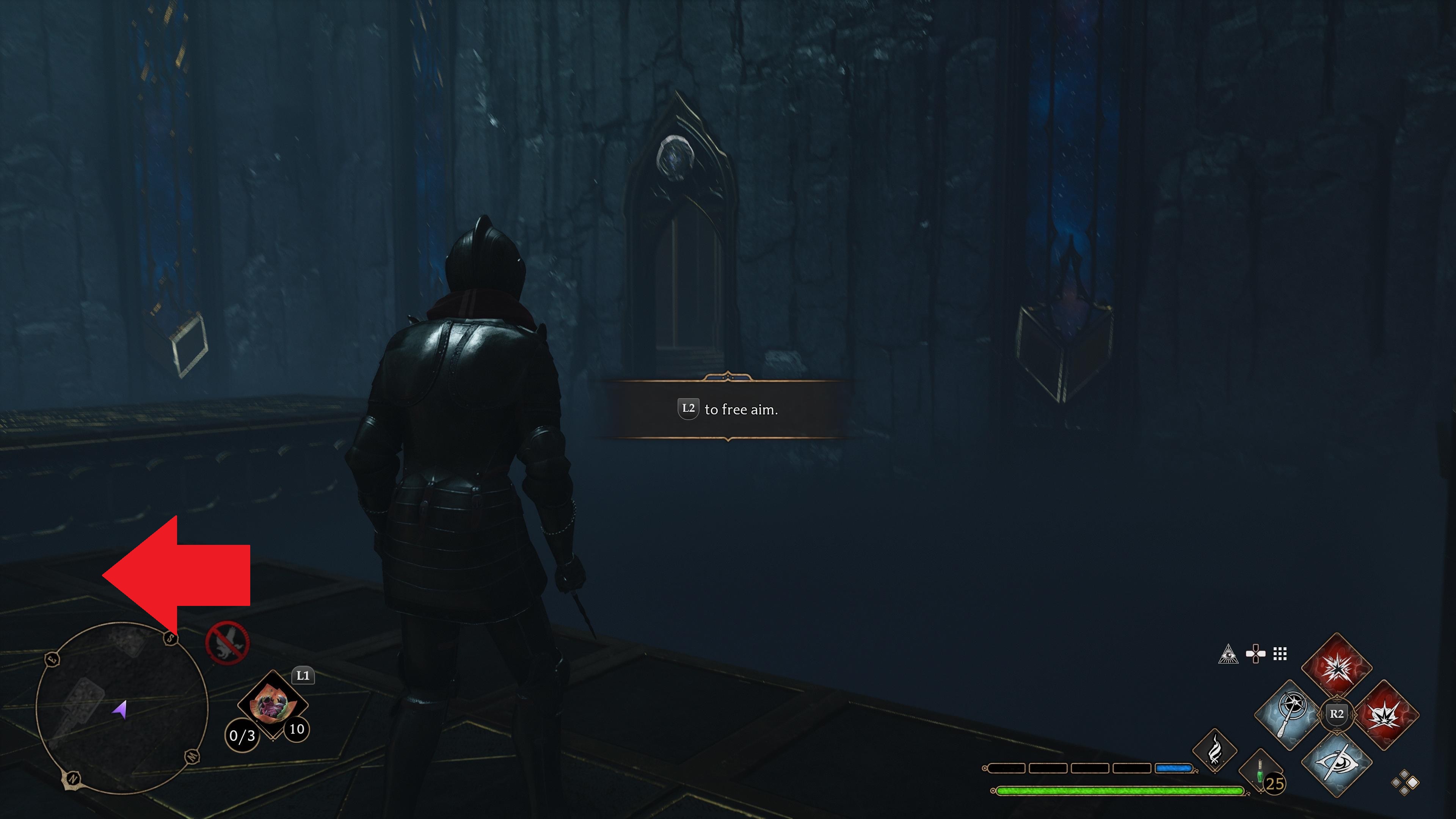Toggle the active spell set diamond selector

1405,783
